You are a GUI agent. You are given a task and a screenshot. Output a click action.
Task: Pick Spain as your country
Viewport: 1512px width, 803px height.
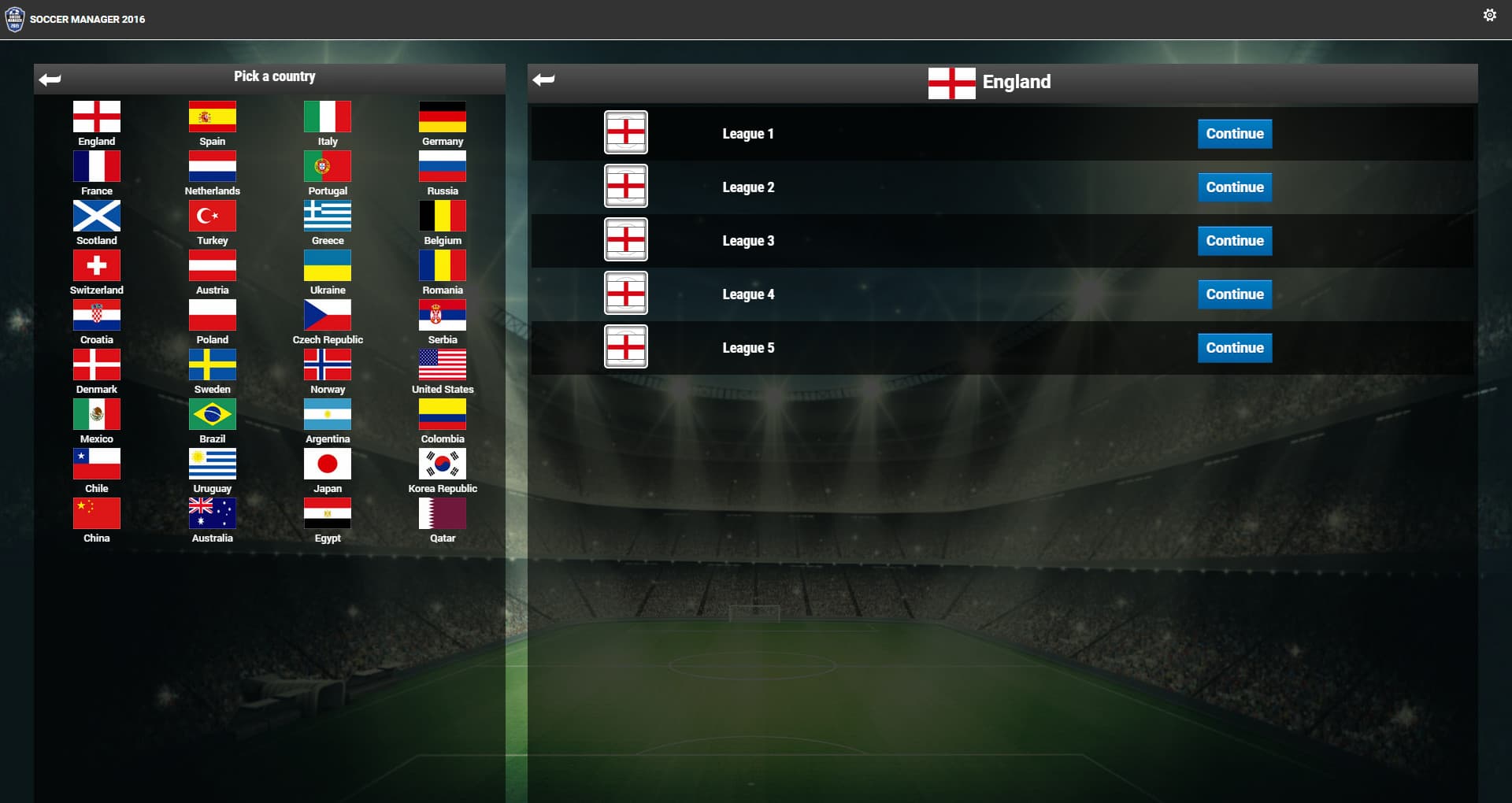pyautogui.click(x=212, y=116)
